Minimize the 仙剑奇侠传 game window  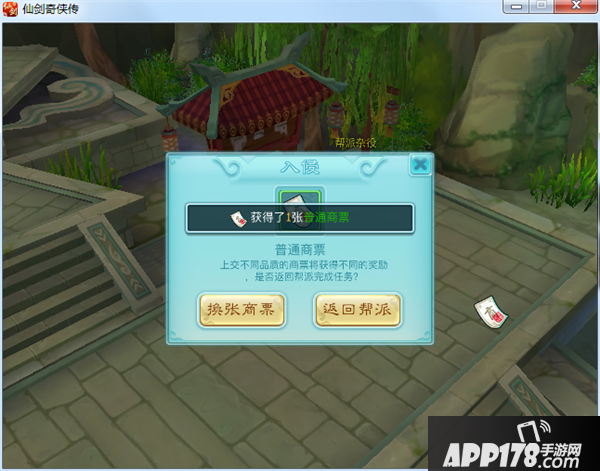[516, 6]
